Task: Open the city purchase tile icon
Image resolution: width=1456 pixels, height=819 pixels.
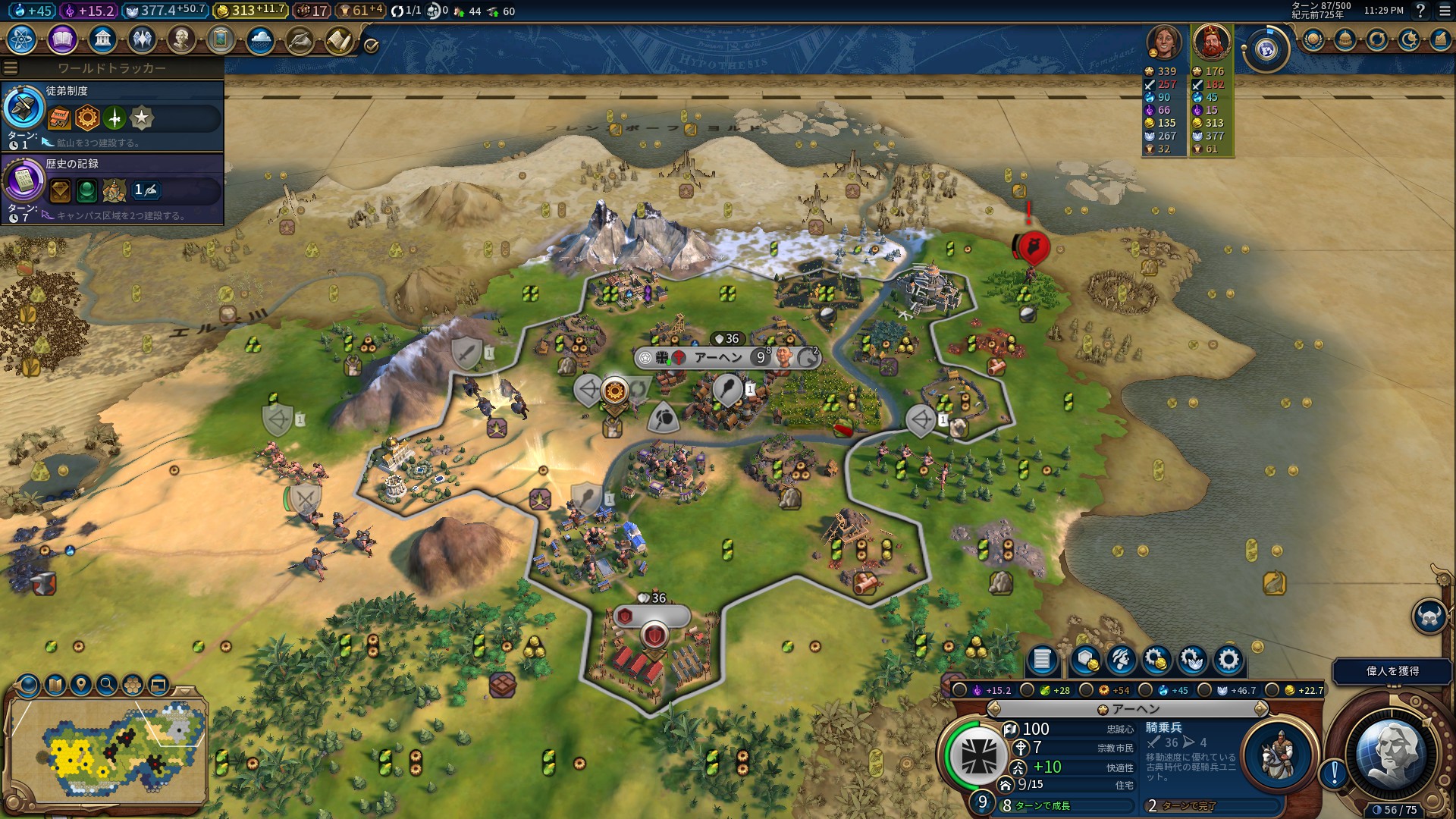Action: coord(1086,661)
